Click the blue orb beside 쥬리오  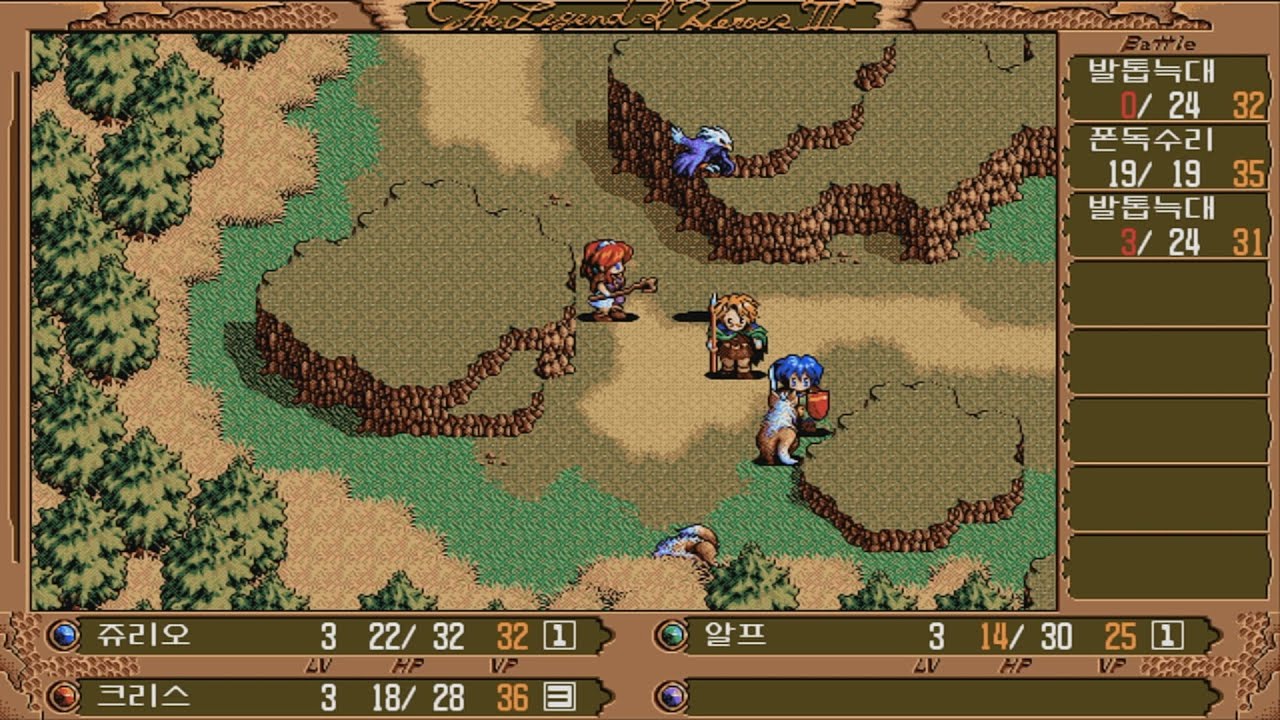(x=65, y=635)
